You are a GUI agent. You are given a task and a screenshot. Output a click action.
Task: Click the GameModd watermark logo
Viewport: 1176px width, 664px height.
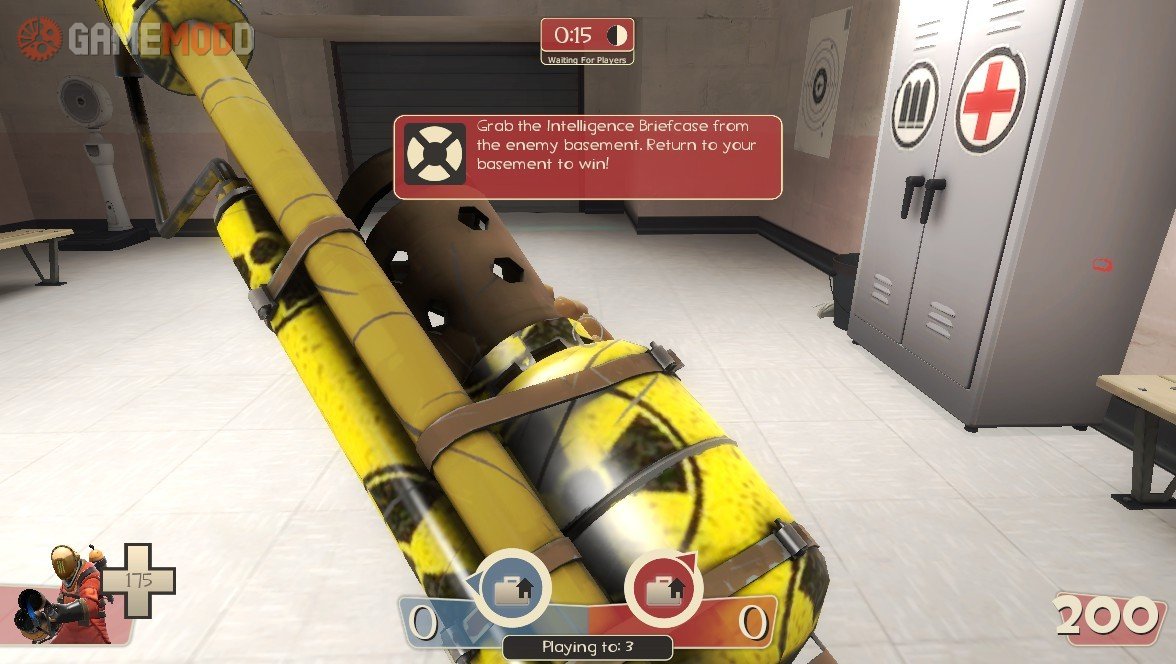(x=135, y=38)
